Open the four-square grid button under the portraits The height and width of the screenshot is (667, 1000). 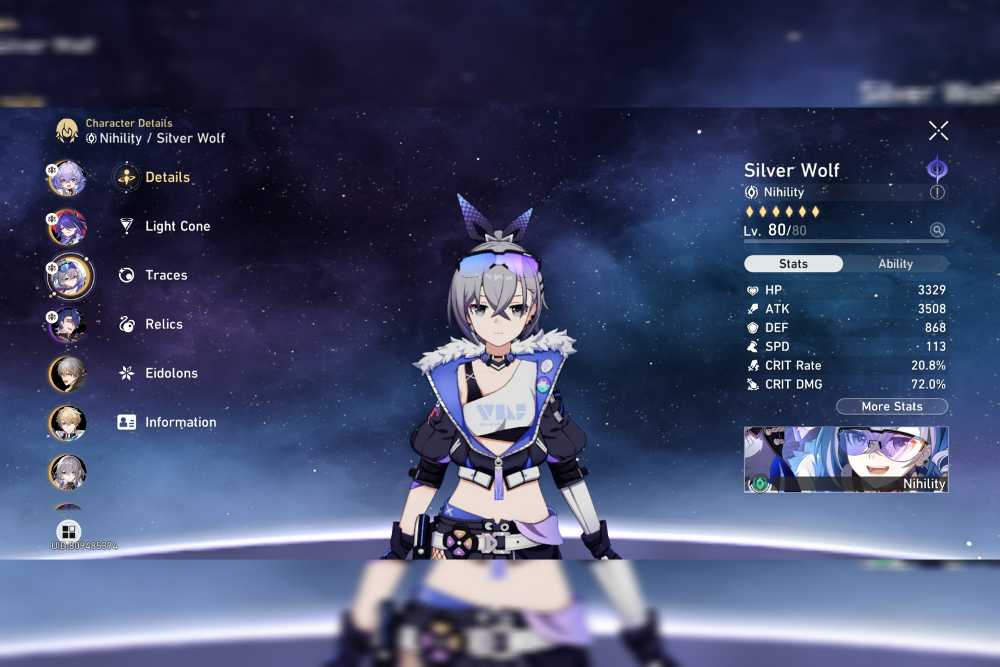pos(68,531)
